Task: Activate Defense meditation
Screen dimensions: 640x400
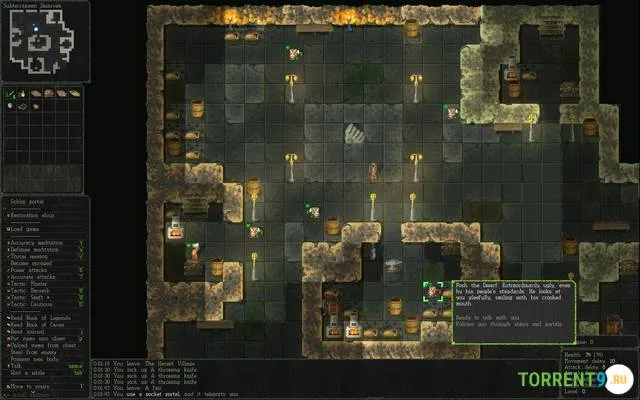Action: [x=38, y=249]
